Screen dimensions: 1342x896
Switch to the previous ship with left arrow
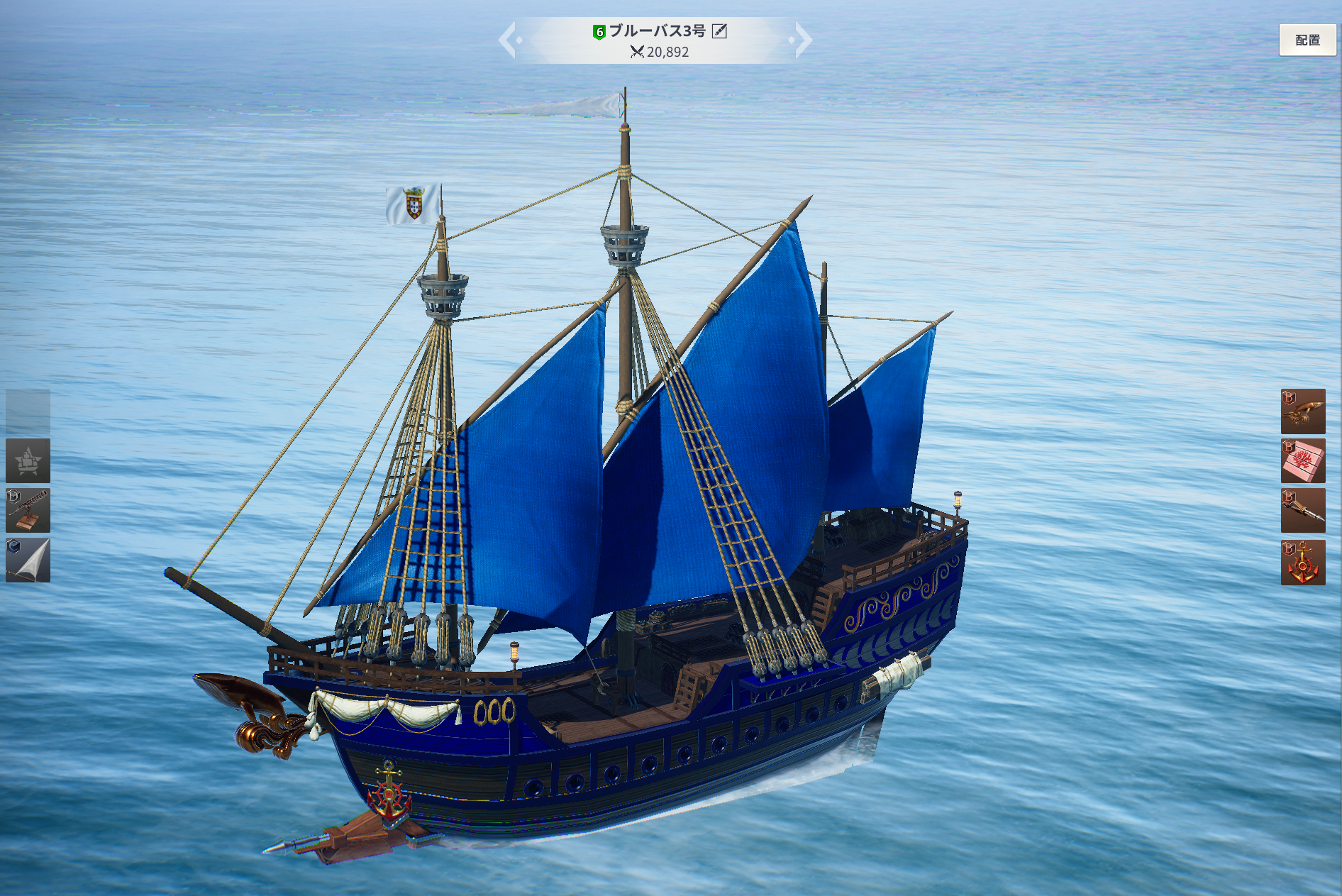pyautogui.click(x=509, y=40)
